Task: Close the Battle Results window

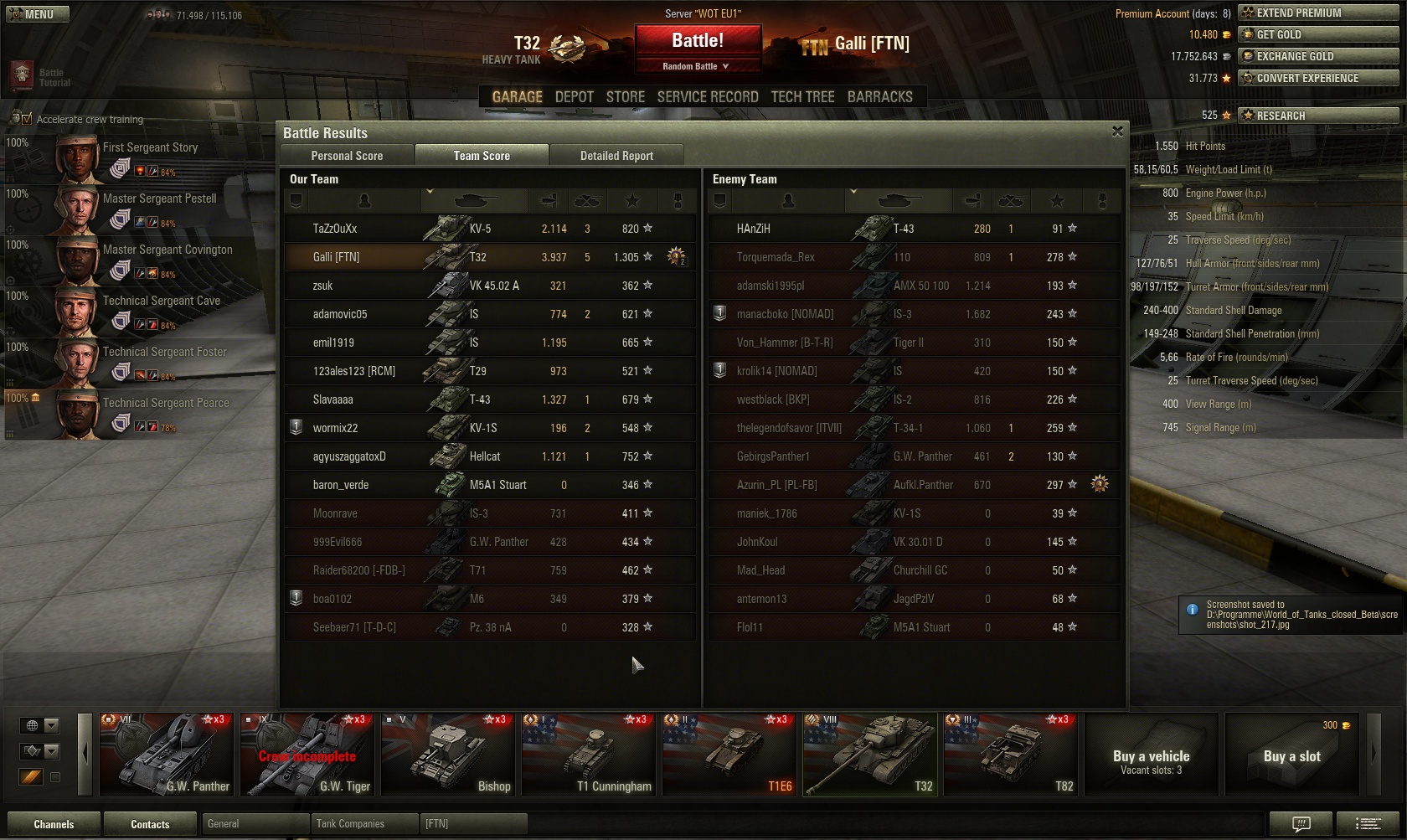Action: 1117,131
